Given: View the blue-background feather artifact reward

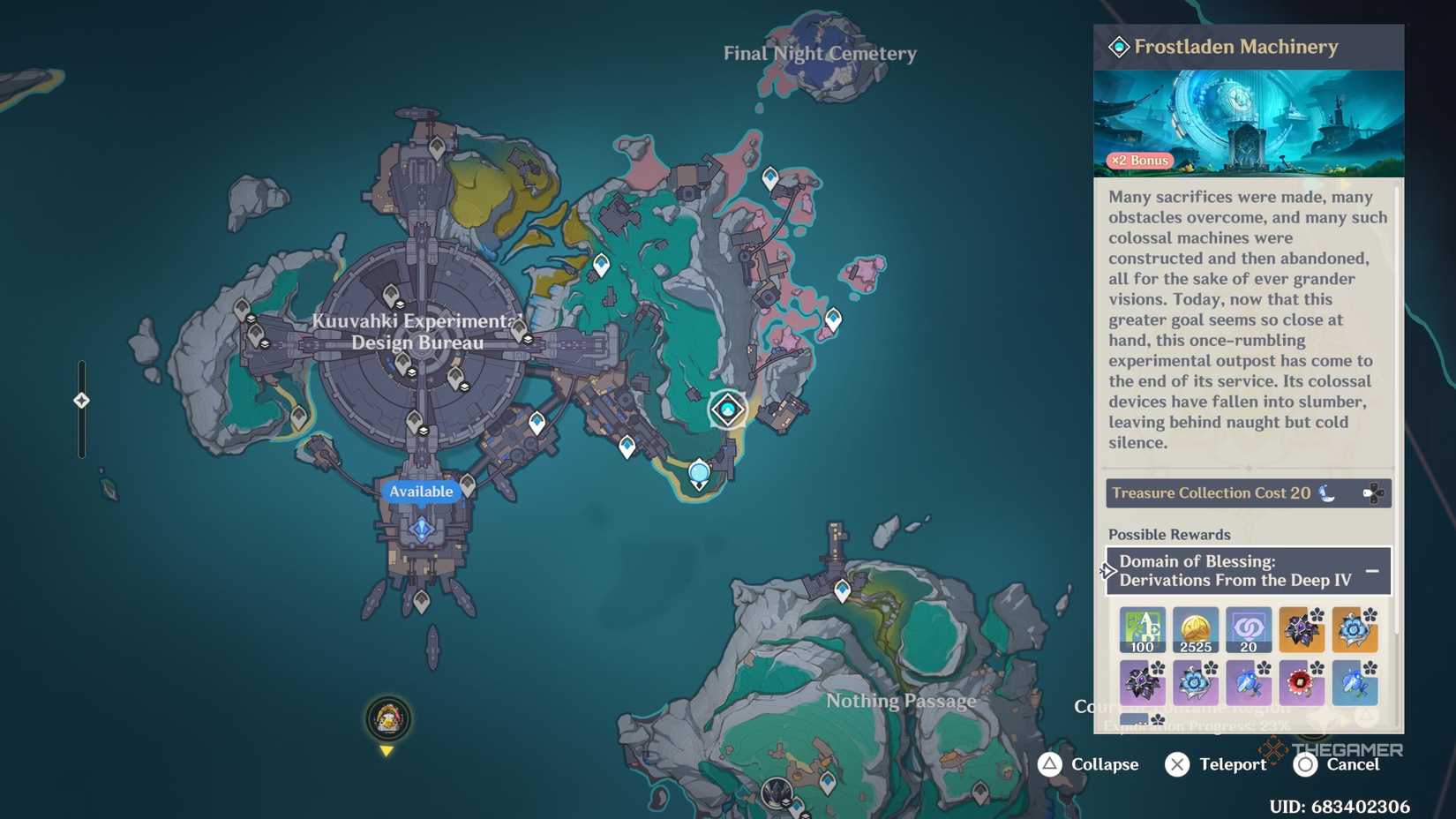Looking at the screenshot, I should [x=1354, y=682].
